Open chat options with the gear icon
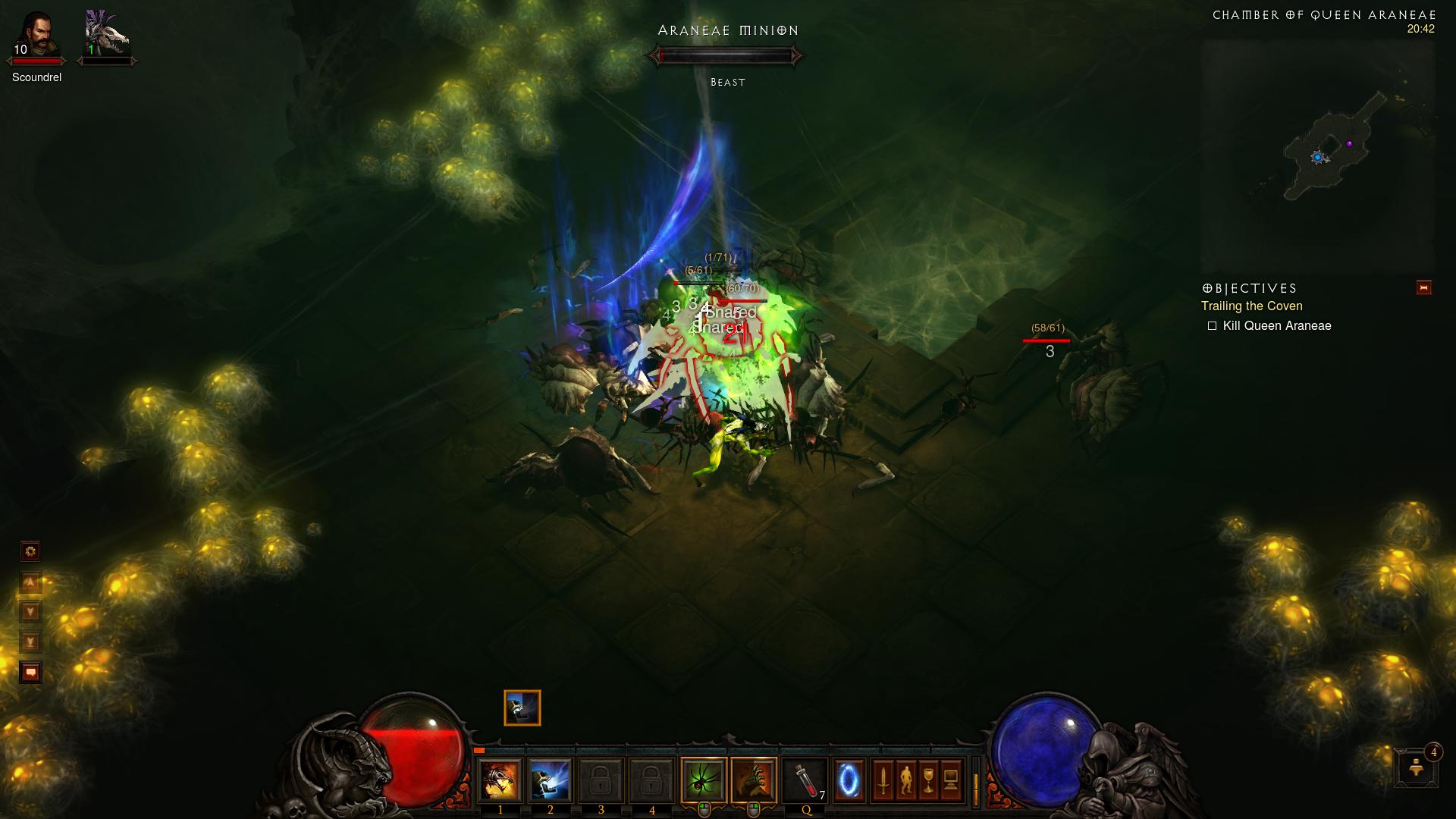Screen dimensions: 1456x819 tap(30, 551)
